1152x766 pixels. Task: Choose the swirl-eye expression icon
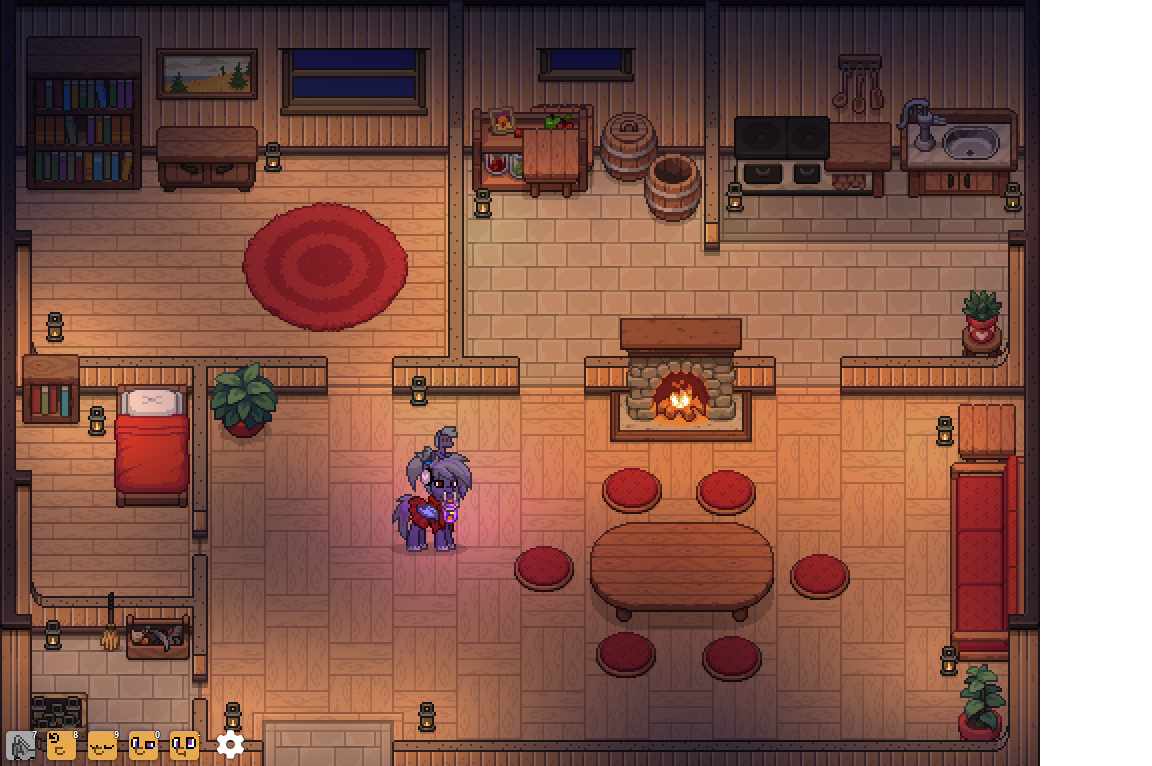(x=61, y=745)
